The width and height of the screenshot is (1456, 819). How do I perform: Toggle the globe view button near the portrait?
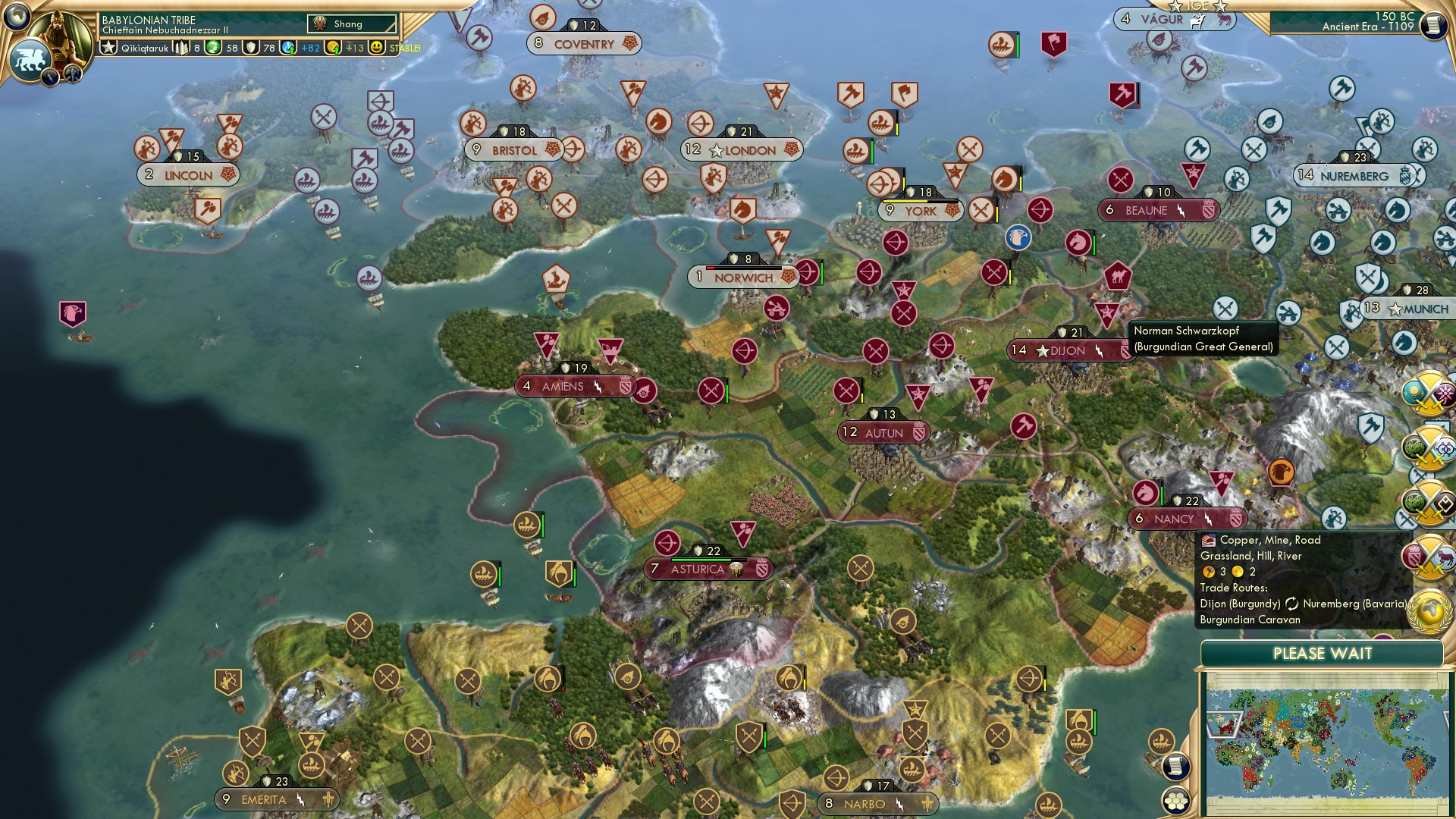coord(18,15)
